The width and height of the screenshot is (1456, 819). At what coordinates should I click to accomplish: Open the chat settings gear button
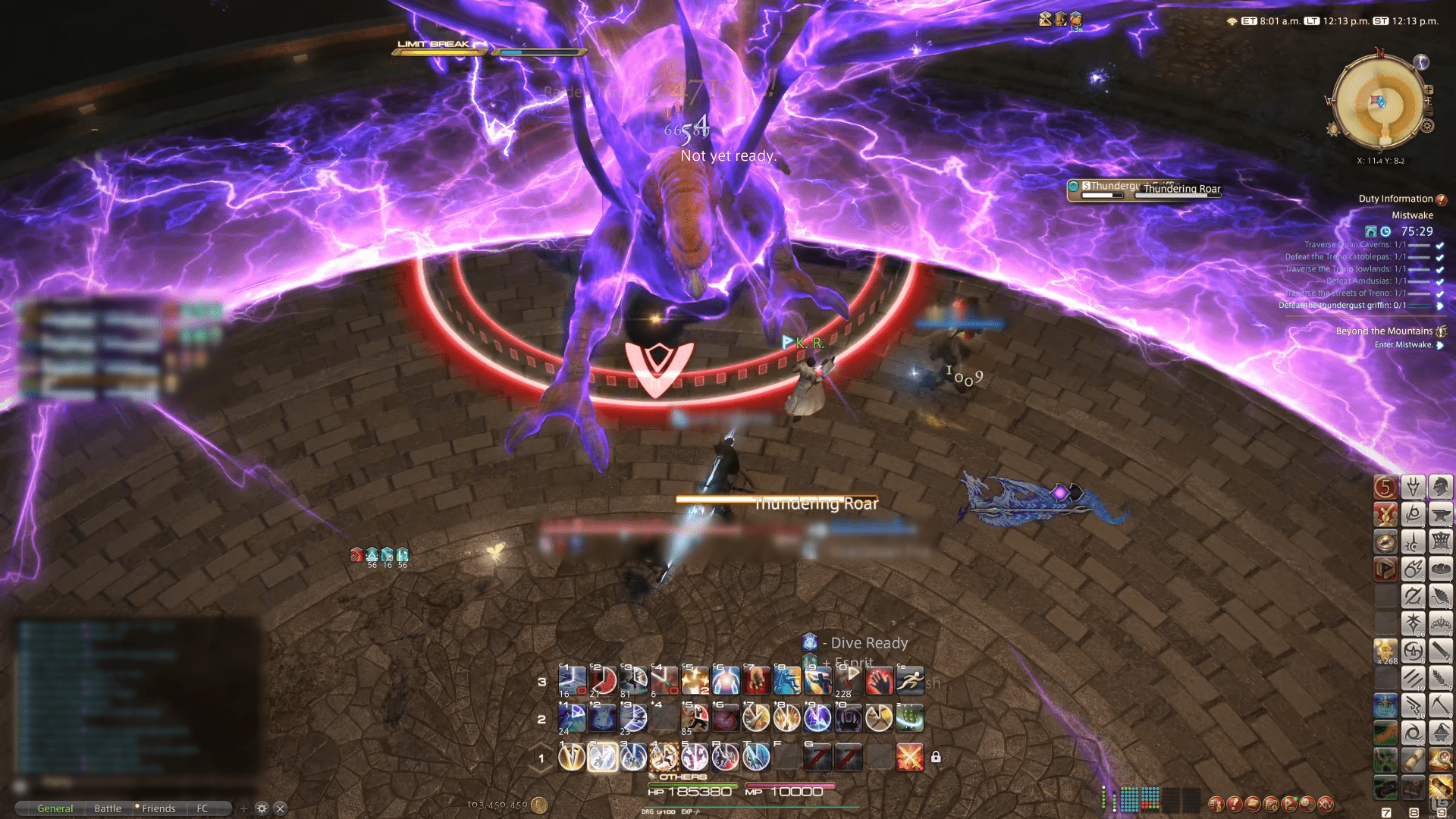(x=262, y=808)
